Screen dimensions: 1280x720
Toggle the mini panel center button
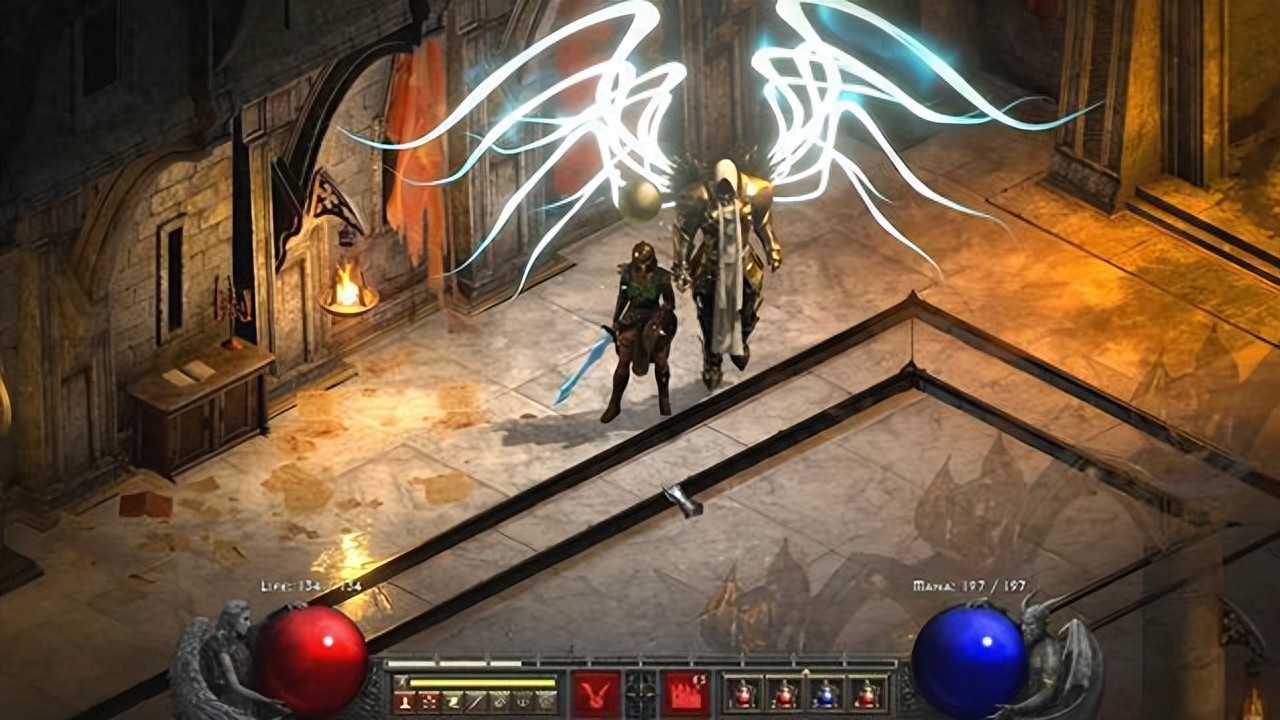641,693
